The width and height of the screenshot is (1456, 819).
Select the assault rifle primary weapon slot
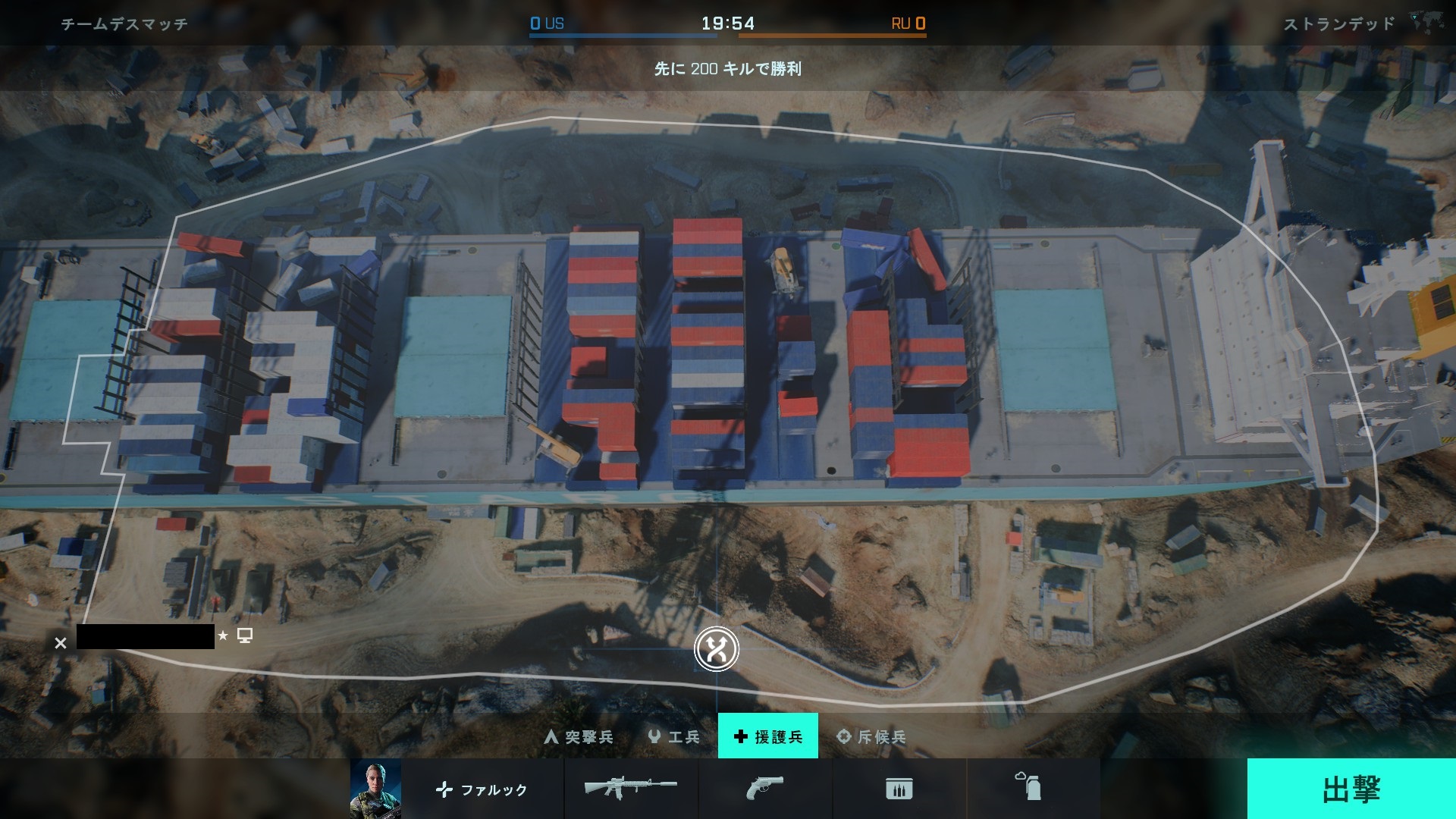630,789
